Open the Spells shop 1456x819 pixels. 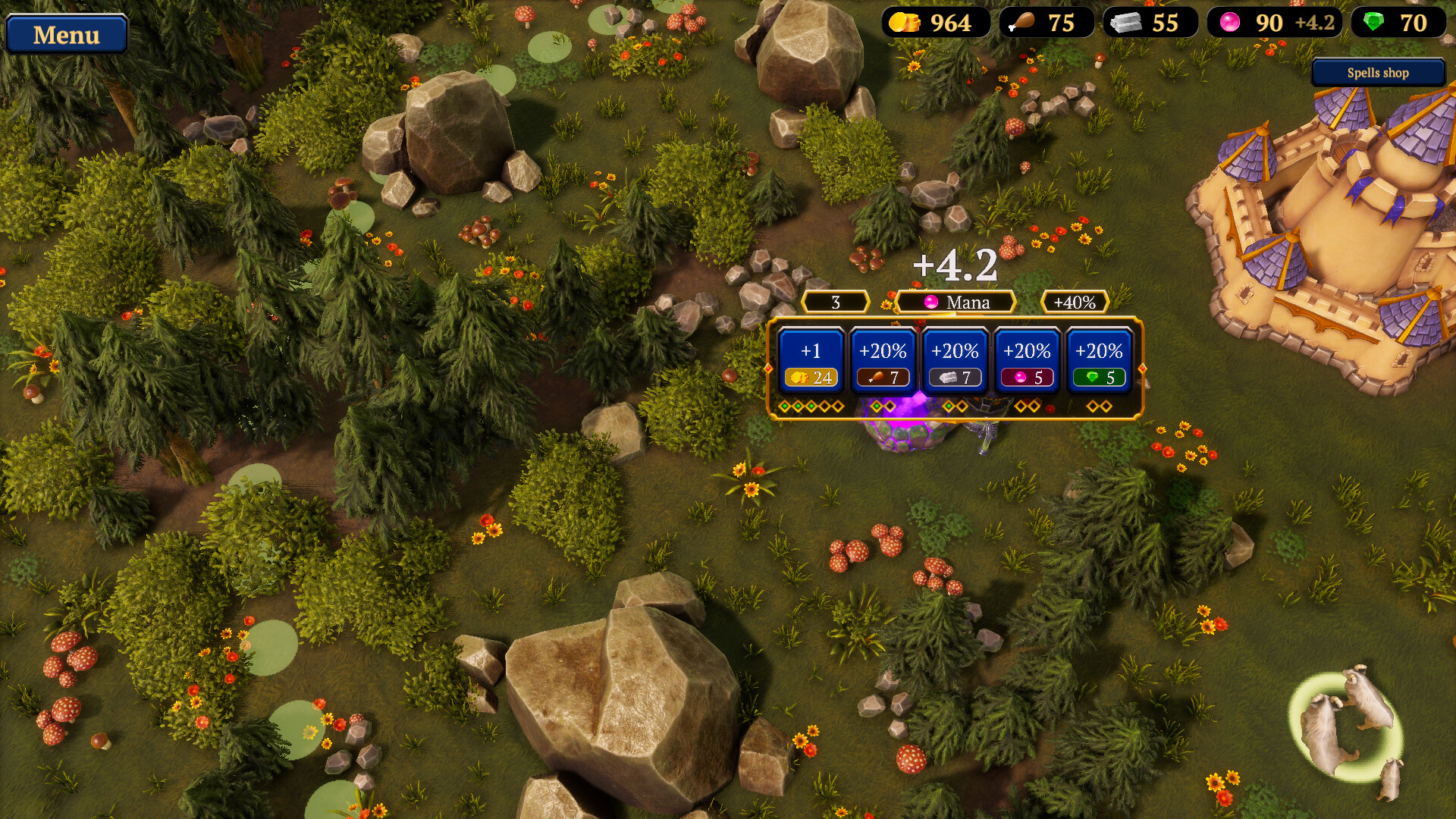click(1377, 73)
